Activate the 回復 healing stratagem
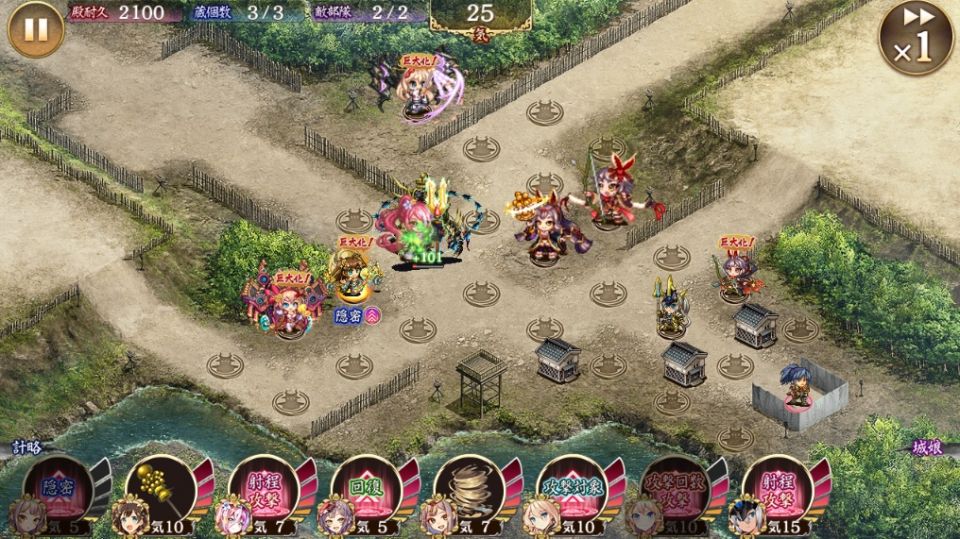The height and width of the screenshot is (539, 960). [365, 489]
